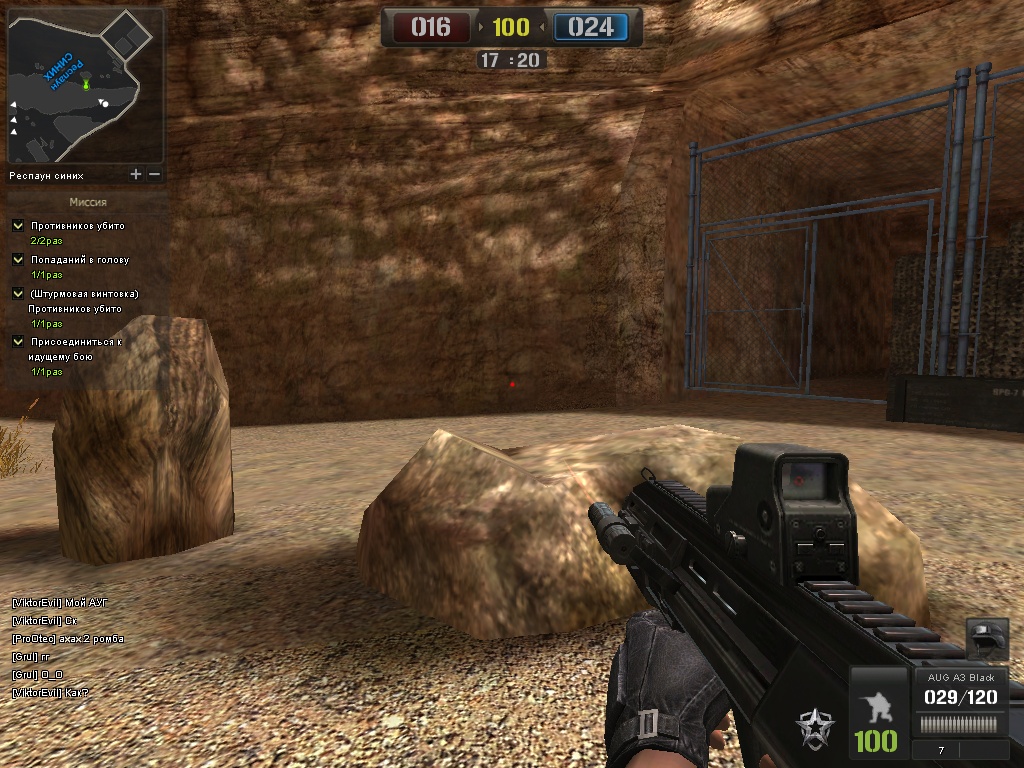Toggle the "Штурмовая винтовка" mission checkbox
Viewport: 1024px width, 768px height.
18,294
